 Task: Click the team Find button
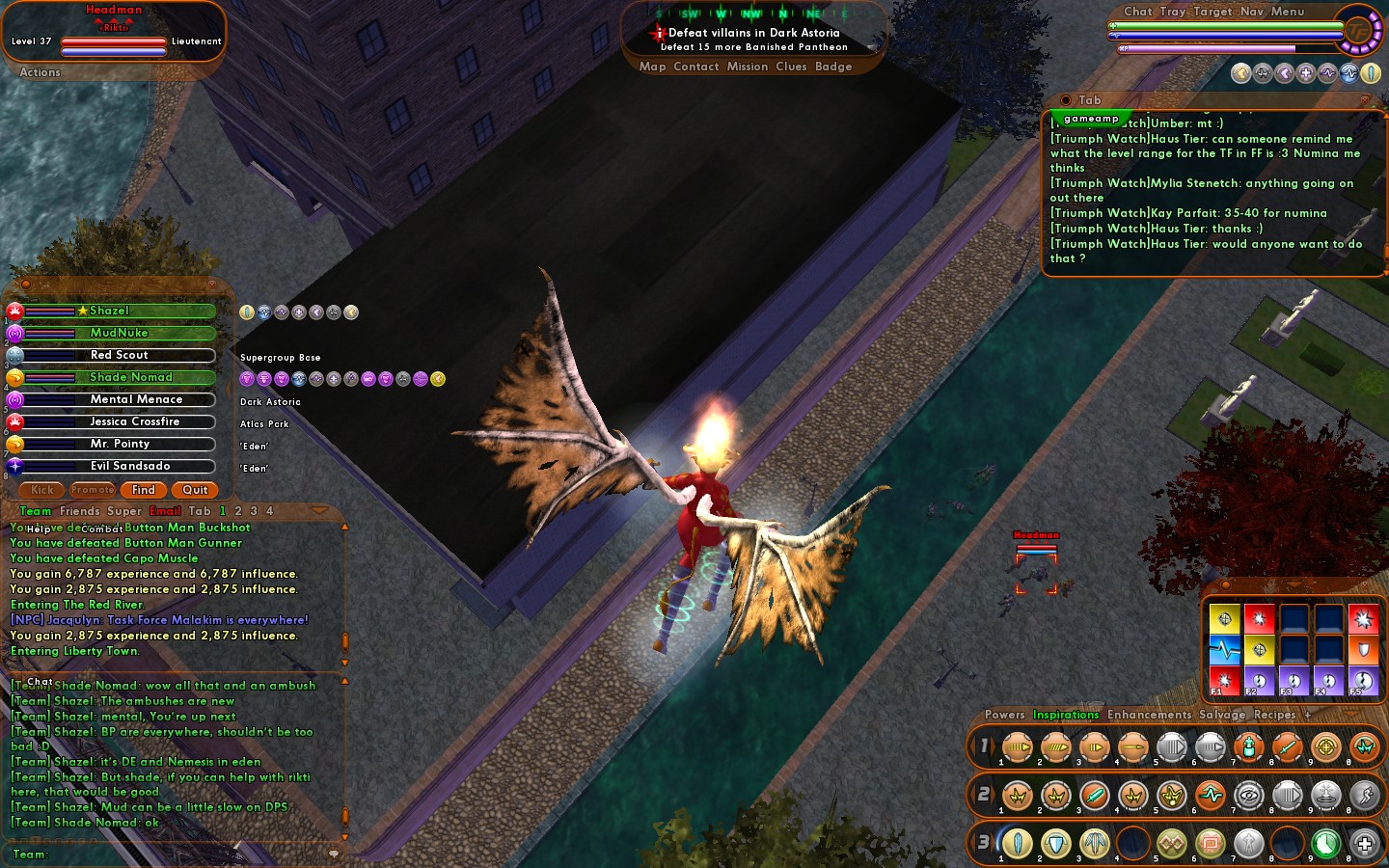pos(143,490)
